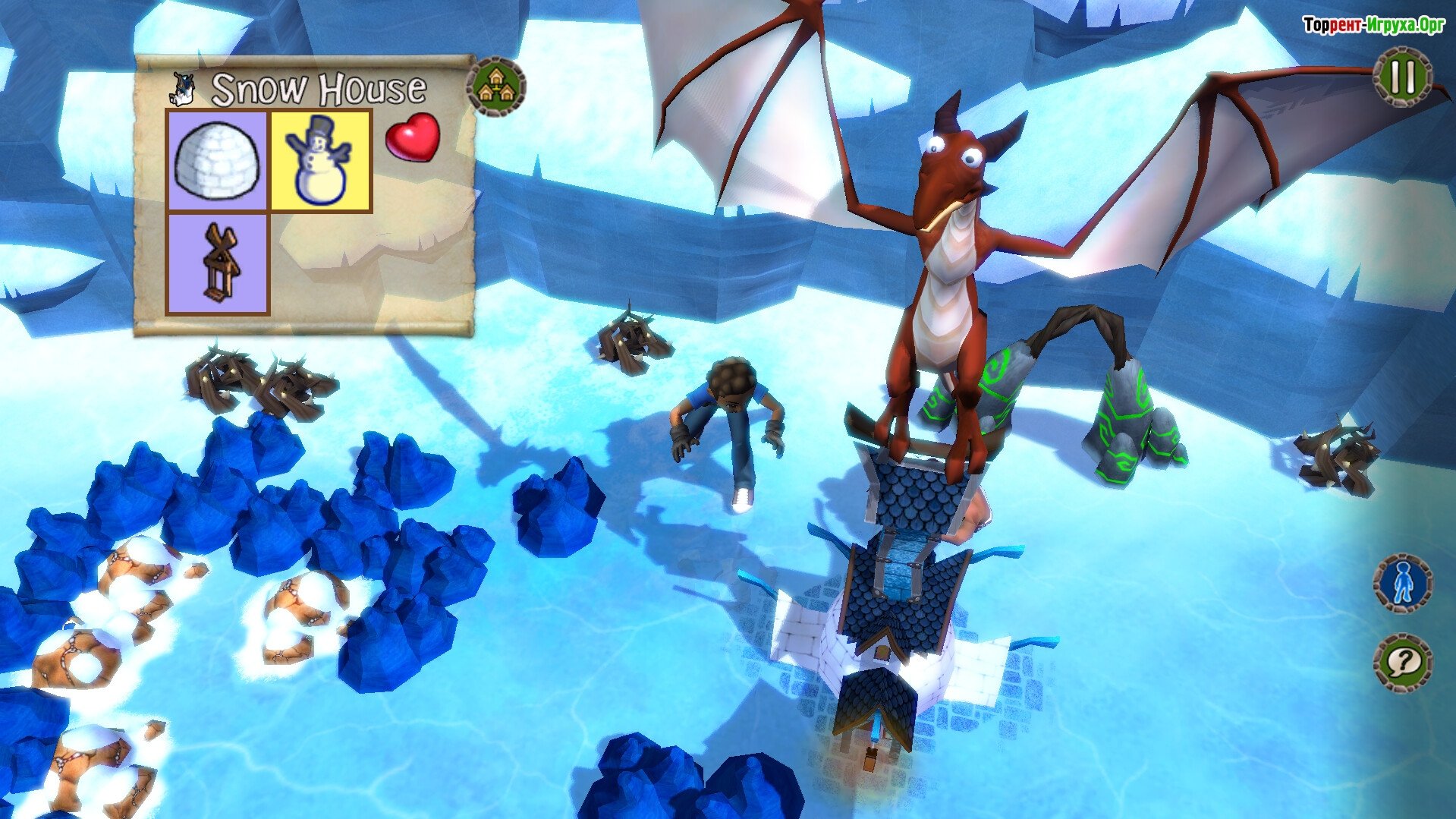
Task: Select the igloo building tile
Action: (217, 161)
